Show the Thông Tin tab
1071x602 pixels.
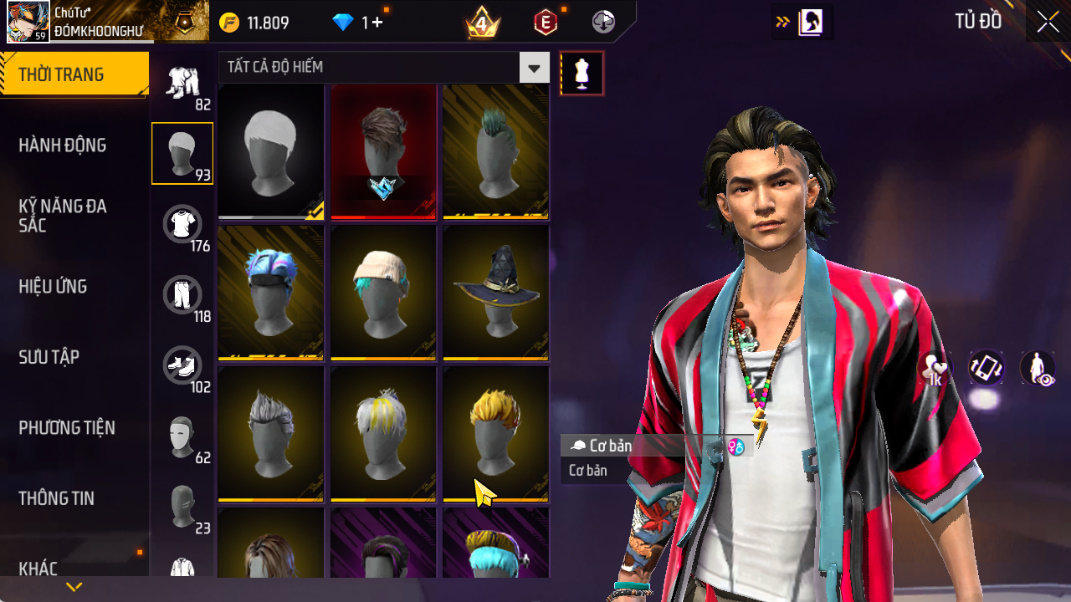(56, 498)
